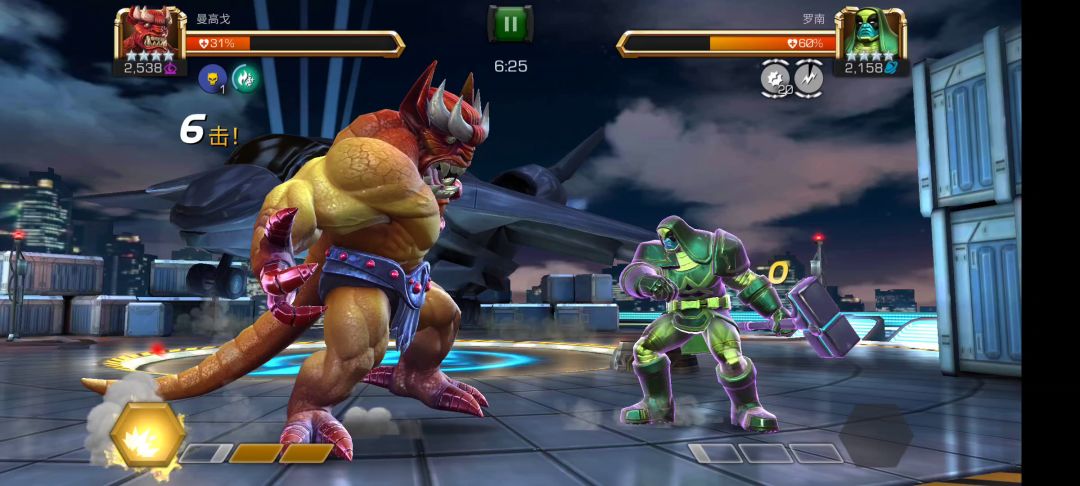Inspect the fist effect icon showing 20
Image resolution: width=1080 pixels, height=486 pixels.
click(x=775, y=77)
